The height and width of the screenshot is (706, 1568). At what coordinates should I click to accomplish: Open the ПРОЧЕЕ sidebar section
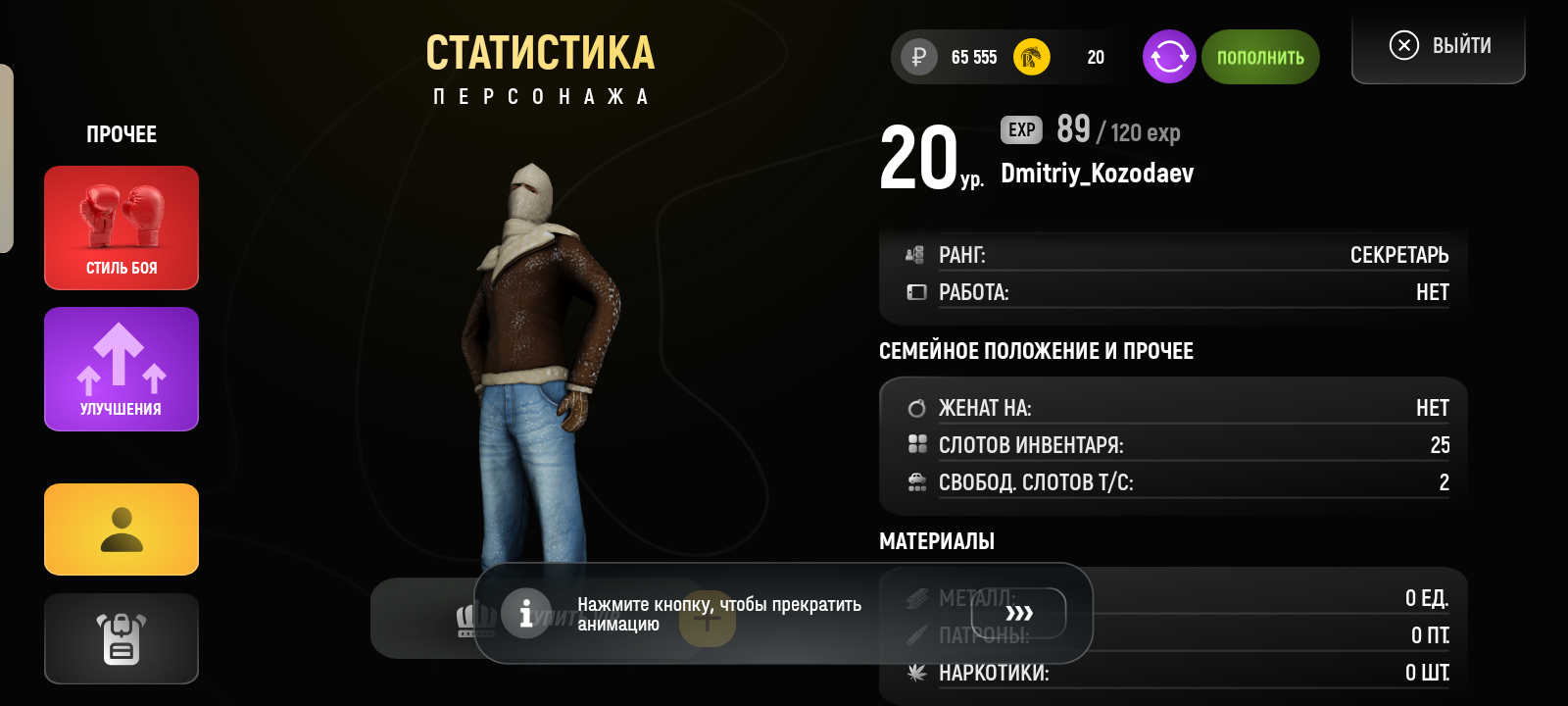[121, 134]
